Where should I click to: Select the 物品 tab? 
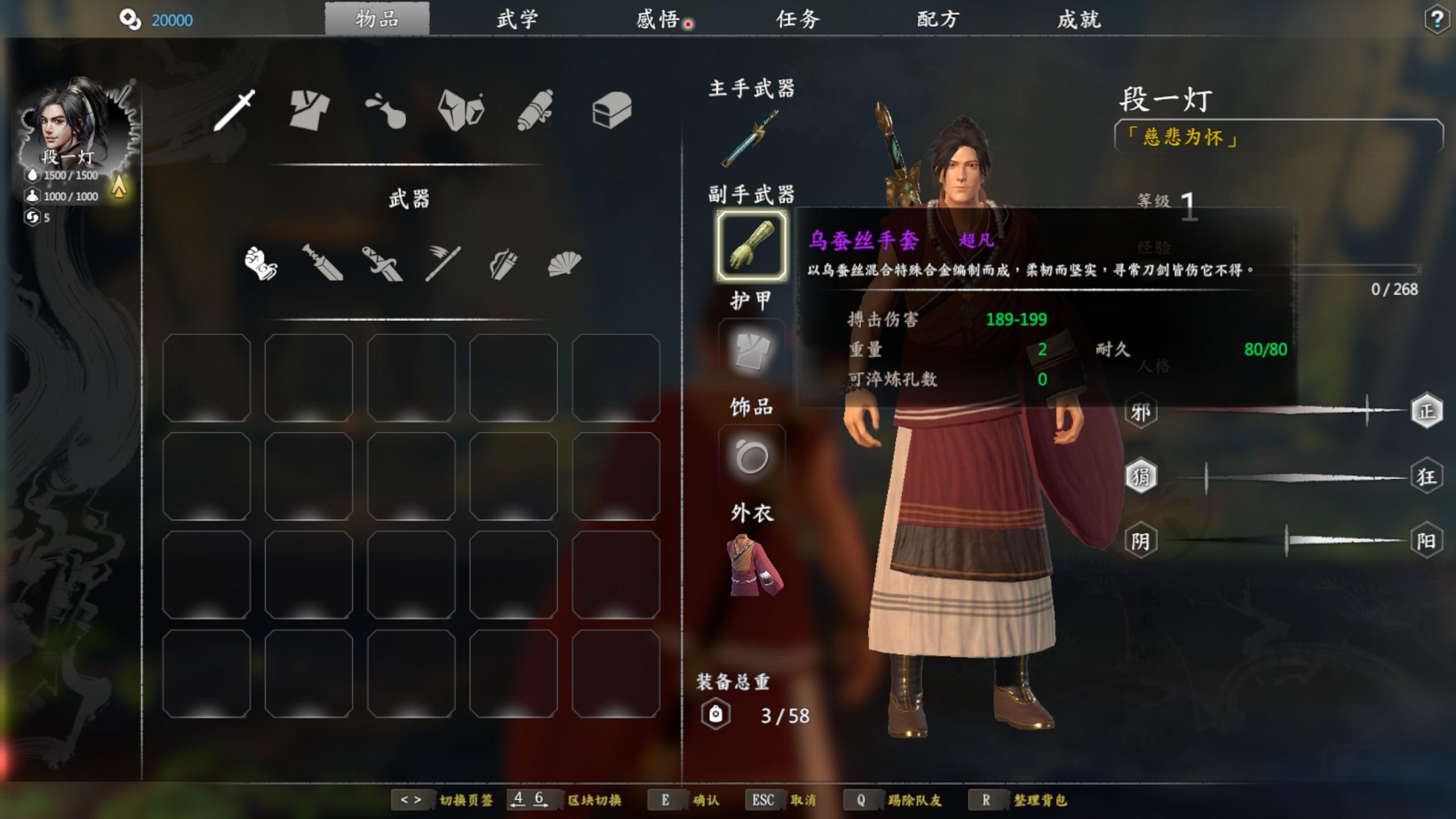coord(377,20)
